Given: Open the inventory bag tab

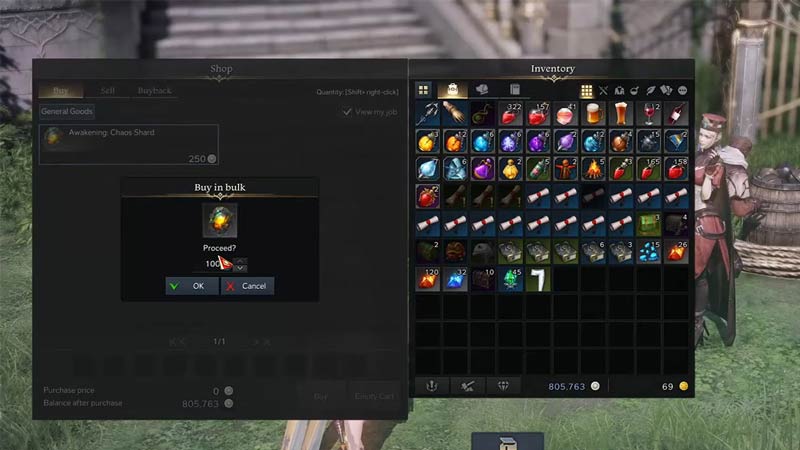Looking at the screenshot, I should 453,91.
